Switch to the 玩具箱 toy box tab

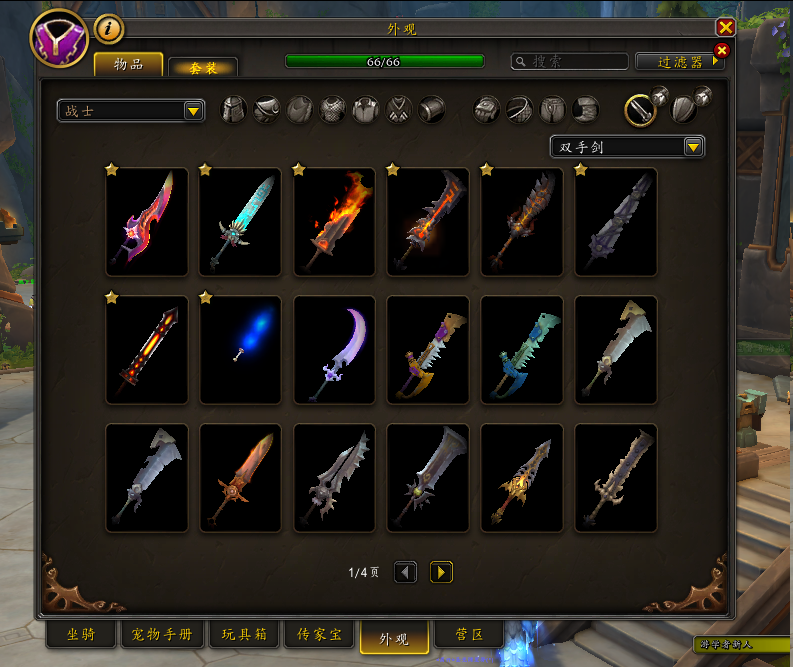[x=242, y=635]
